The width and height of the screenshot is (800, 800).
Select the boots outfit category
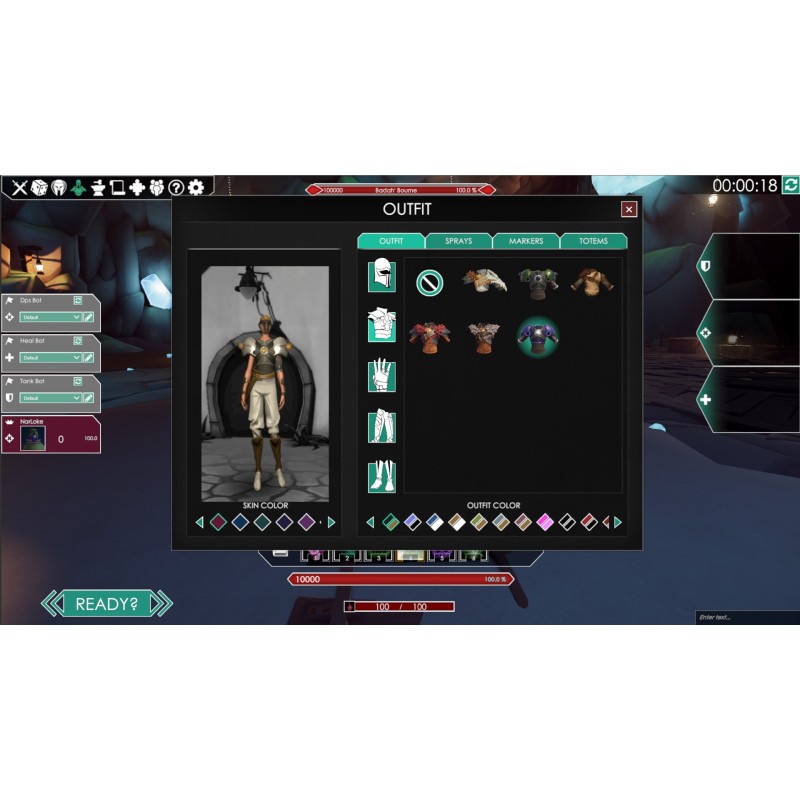(381, 475)
